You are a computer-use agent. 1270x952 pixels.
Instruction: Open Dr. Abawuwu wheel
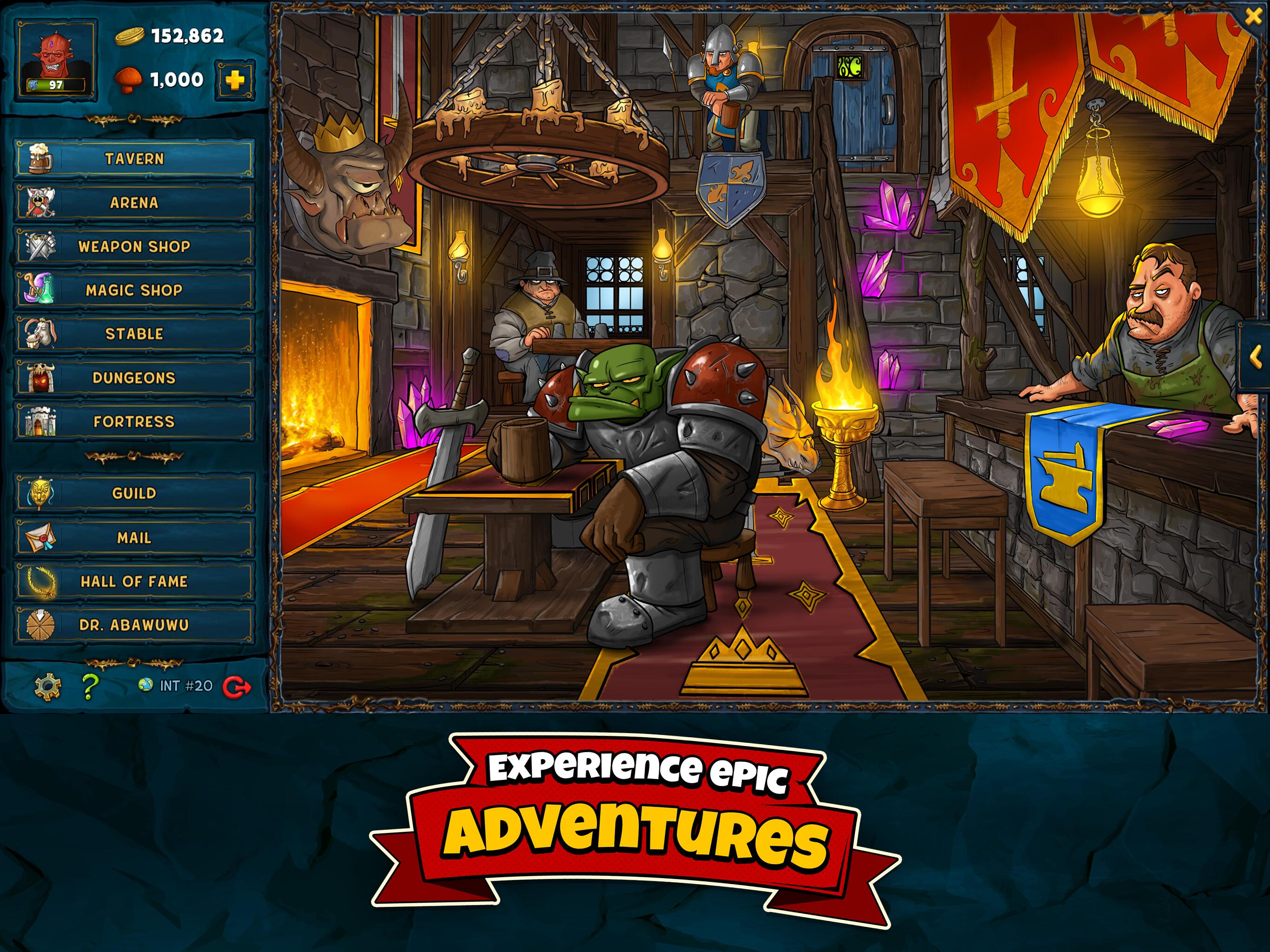[134, 625]
